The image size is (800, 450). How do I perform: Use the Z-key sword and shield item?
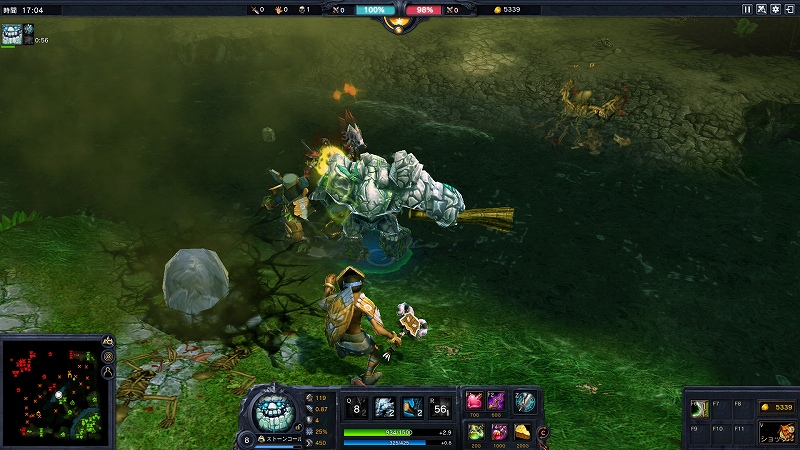[x=525, y=402]
